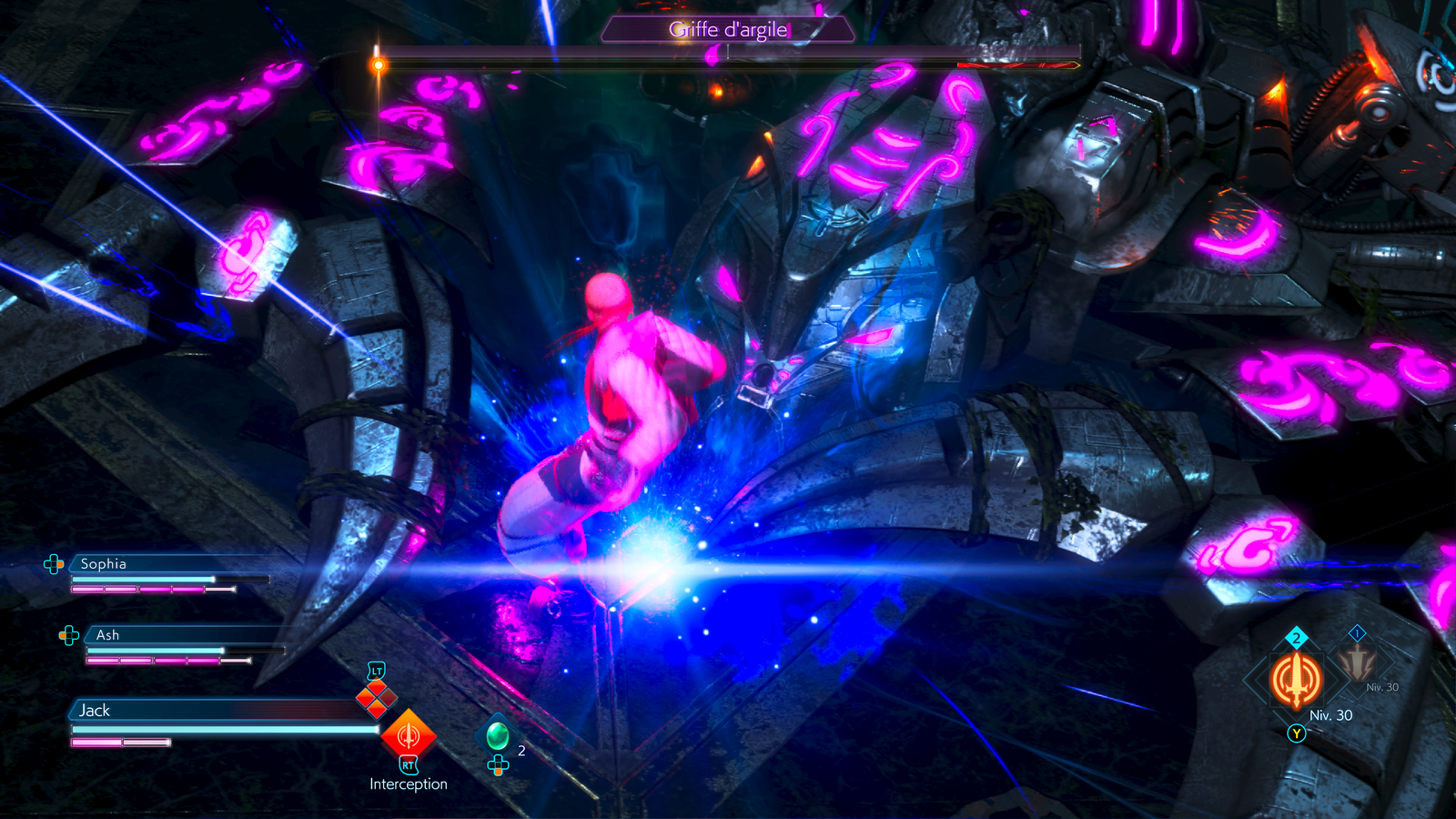
Task: Select the active orange job emblem
Action: (x=1296, y=680)
